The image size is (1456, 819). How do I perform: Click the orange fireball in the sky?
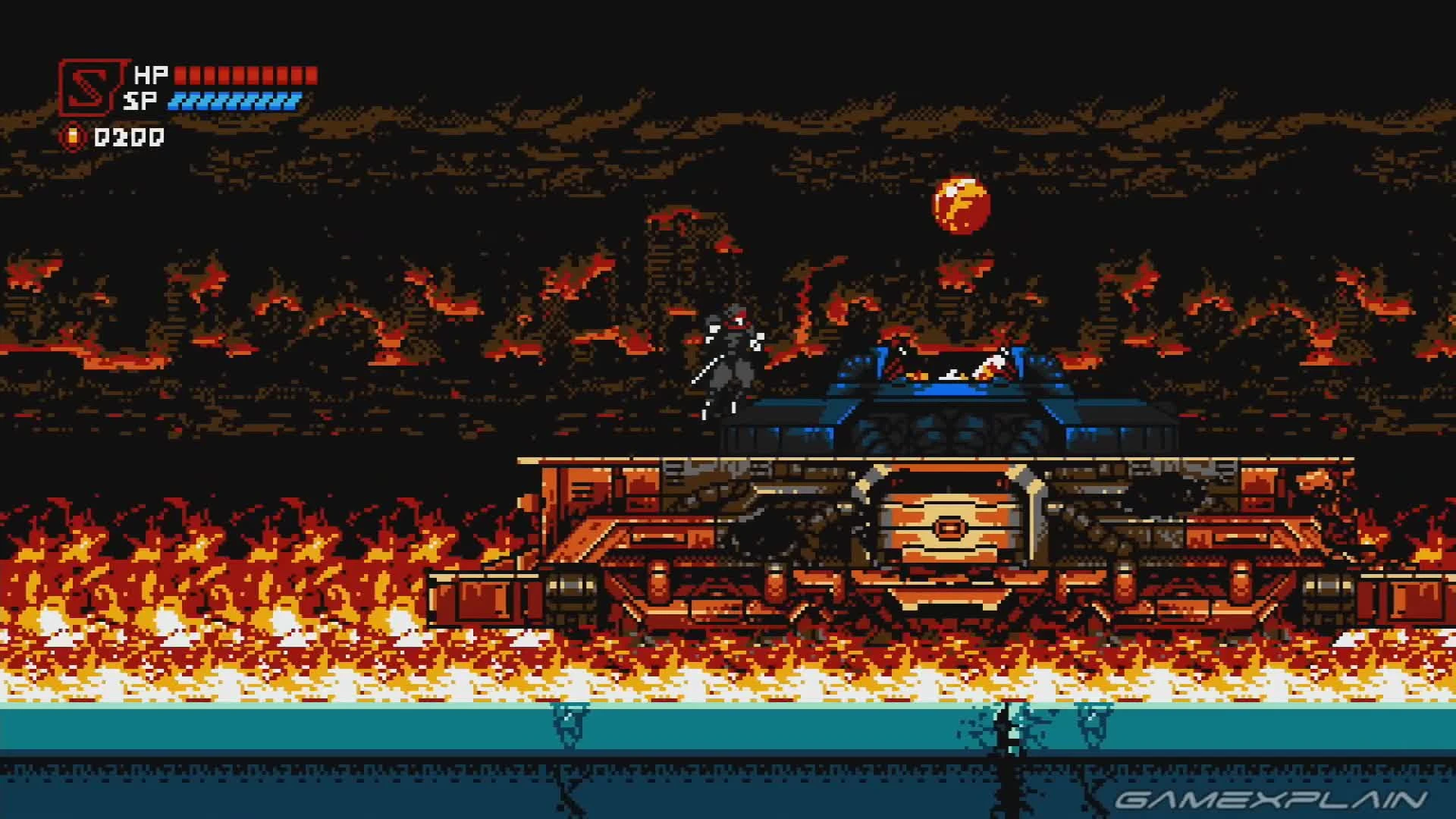coord(961,205)
